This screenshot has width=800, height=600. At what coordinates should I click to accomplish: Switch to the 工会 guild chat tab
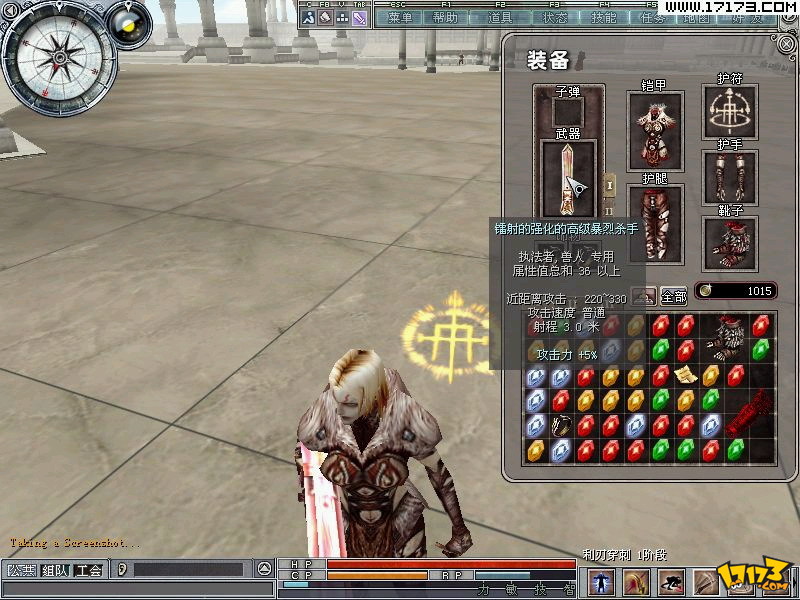click(89, 570)
